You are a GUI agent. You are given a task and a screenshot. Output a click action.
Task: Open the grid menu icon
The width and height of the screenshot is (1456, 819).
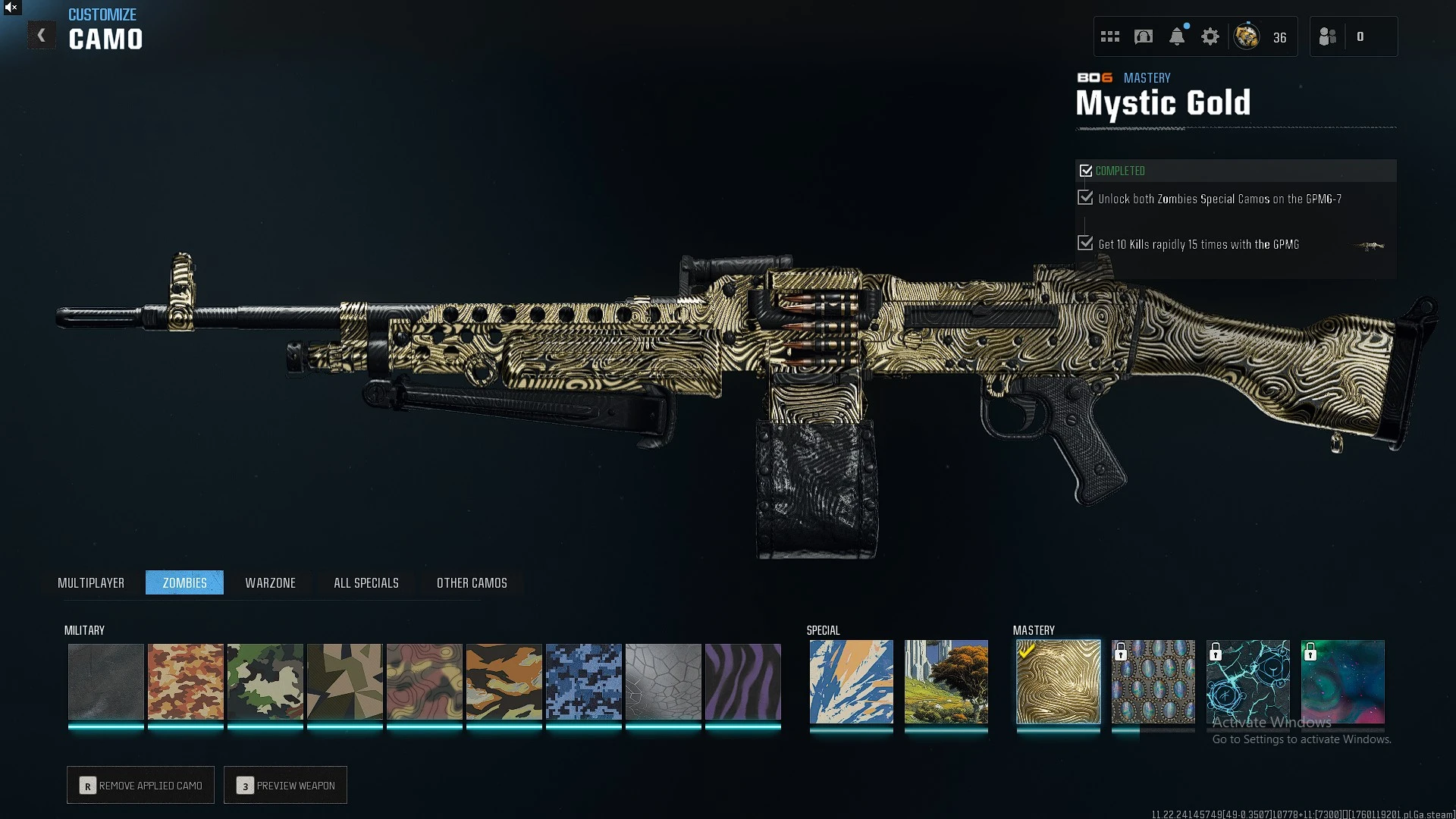pyautogui.click(x=1110, y=36)
